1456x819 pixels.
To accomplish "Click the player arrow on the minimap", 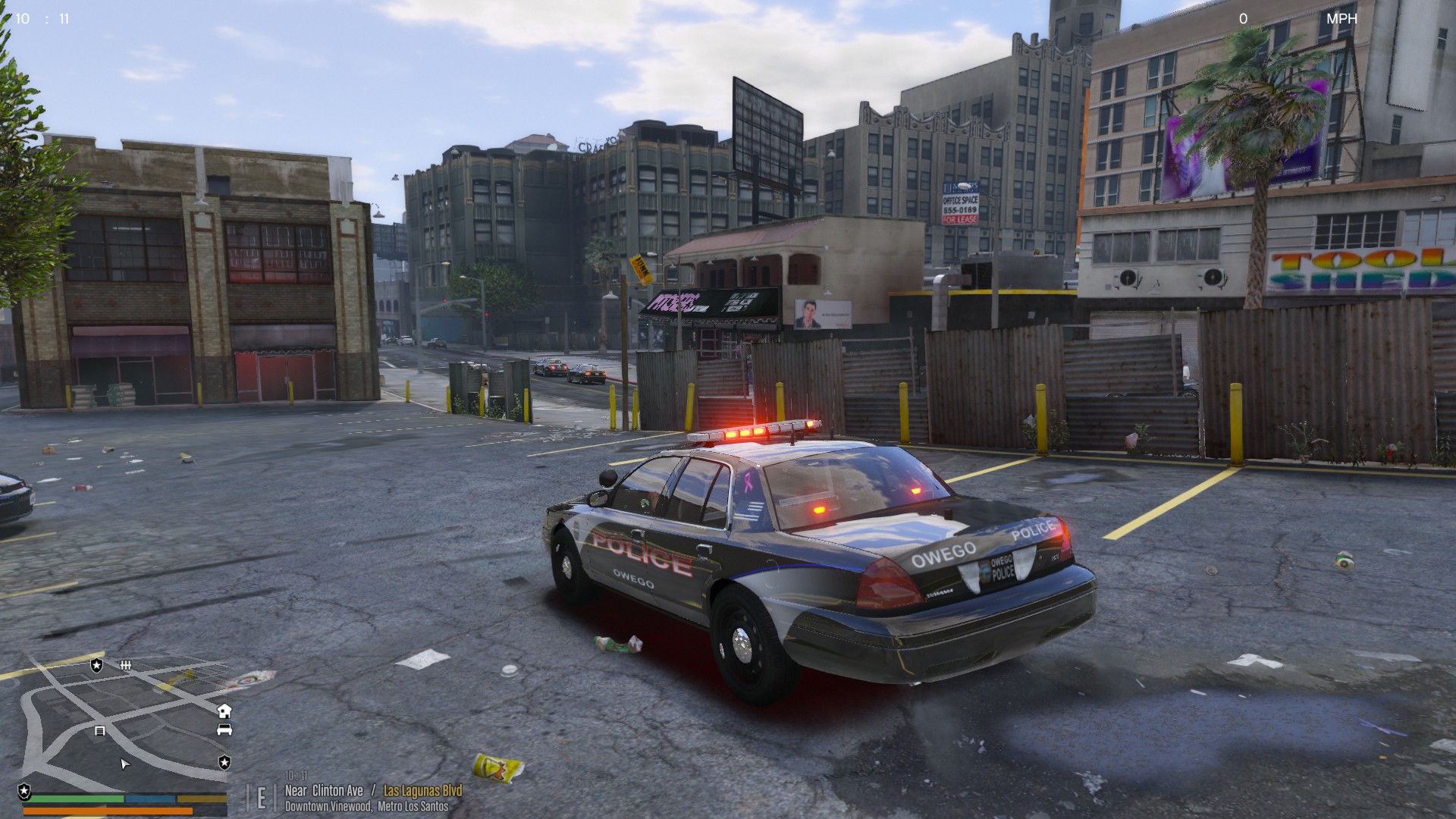I will [125, 764].
